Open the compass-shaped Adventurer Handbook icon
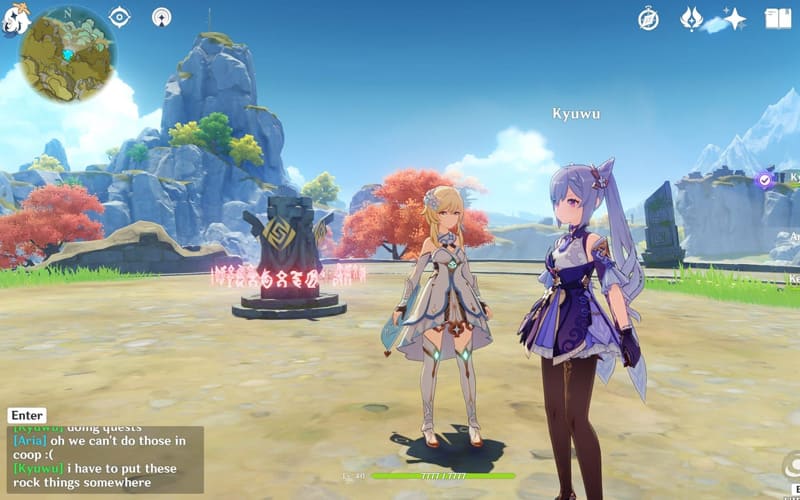Screen dimensions: 800x500 coord(649,18)
